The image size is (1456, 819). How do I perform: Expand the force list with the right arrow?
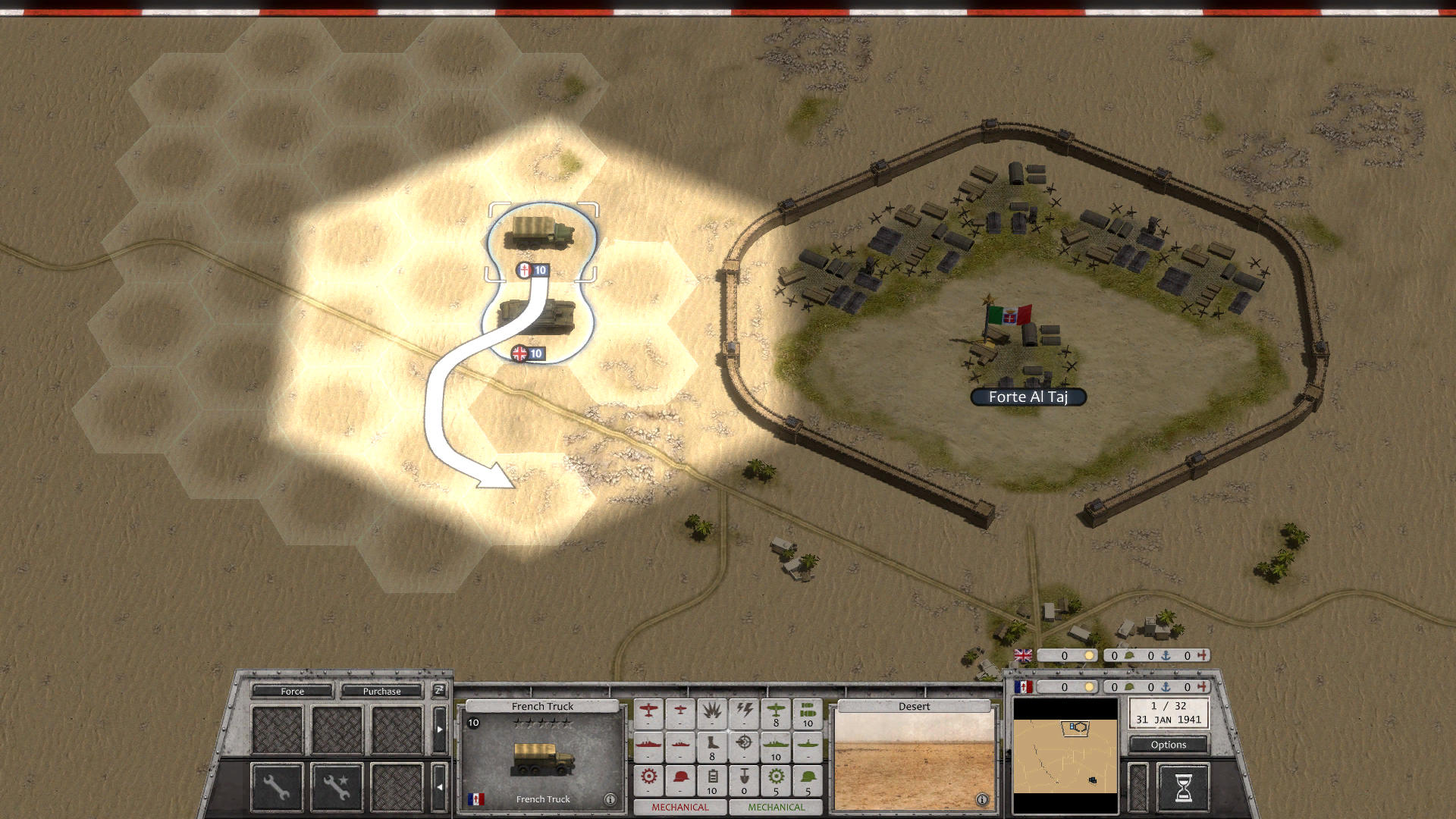pyautogui.click(x=441, y=729)
